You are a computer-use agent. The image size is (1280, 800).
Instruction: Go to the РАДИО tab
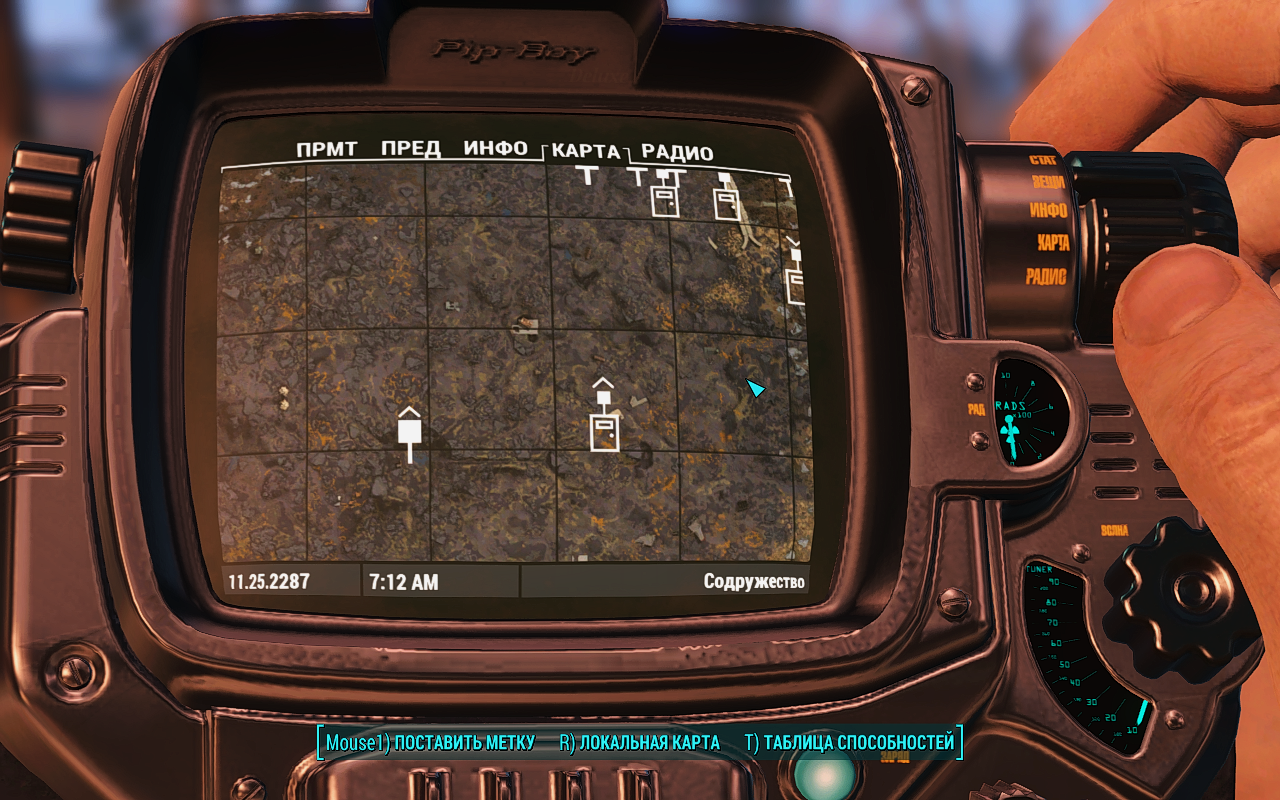pyautogui.click(x=677, y=153)
